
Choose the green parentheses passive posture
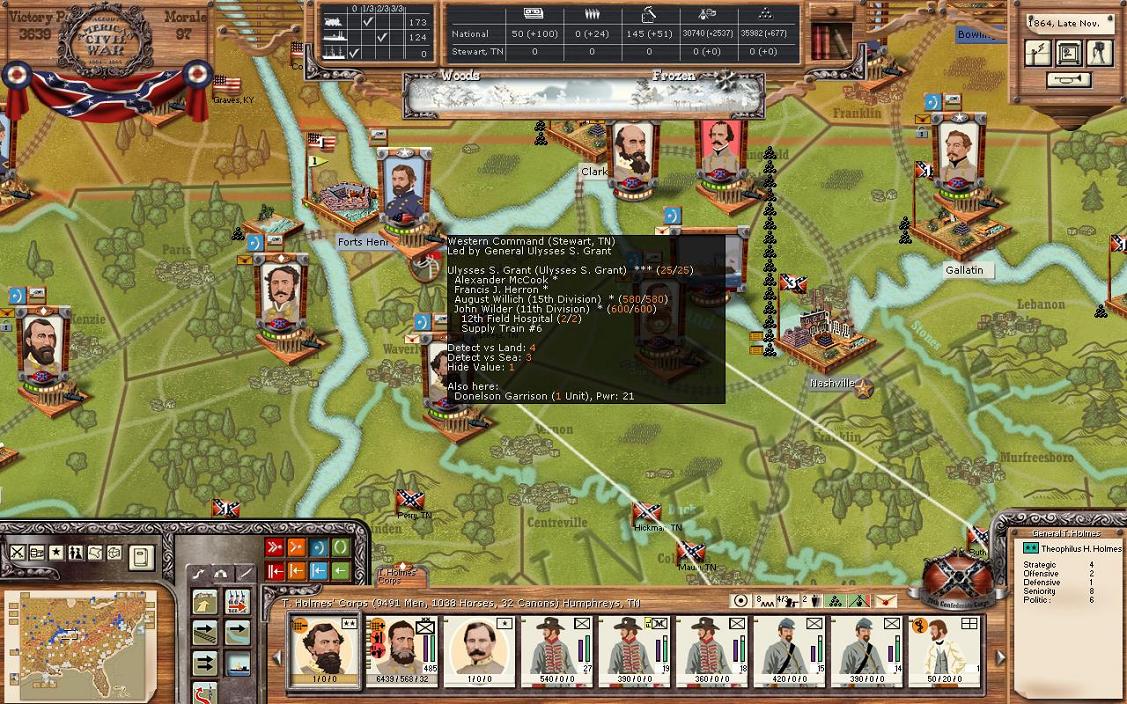tap(341, 547)
